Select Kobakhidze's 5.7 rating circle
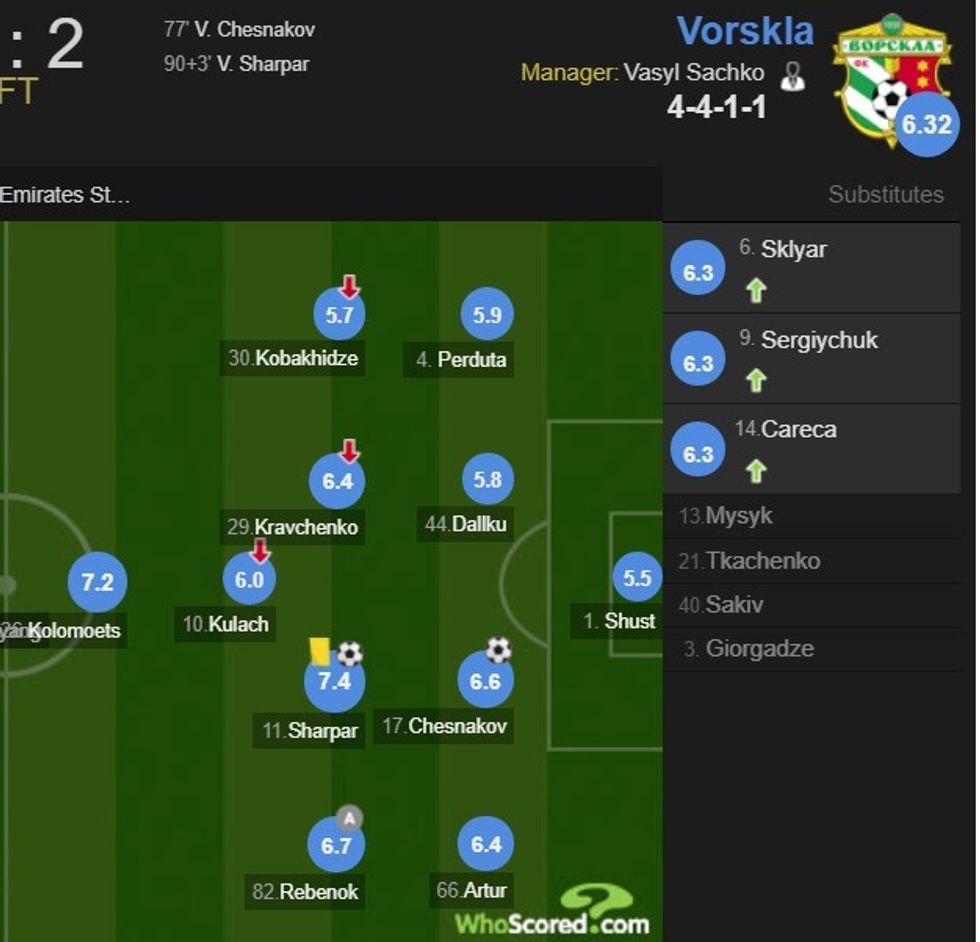Image resolution: width=980 pixels, height=942 pixels. click(x=339, y=315)
